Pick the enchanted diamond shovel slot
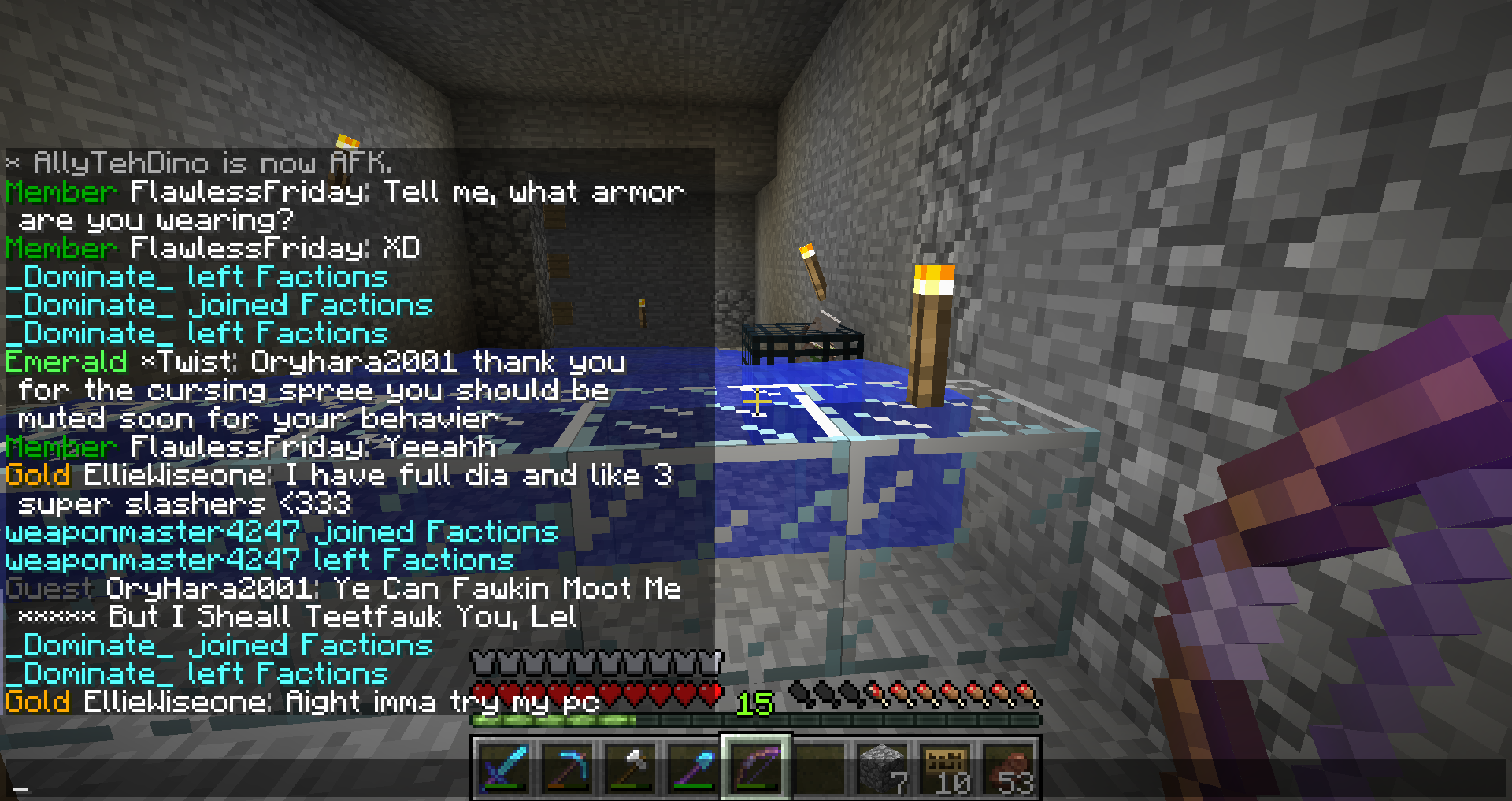The image size is (1512, 801). click(693, 767)
